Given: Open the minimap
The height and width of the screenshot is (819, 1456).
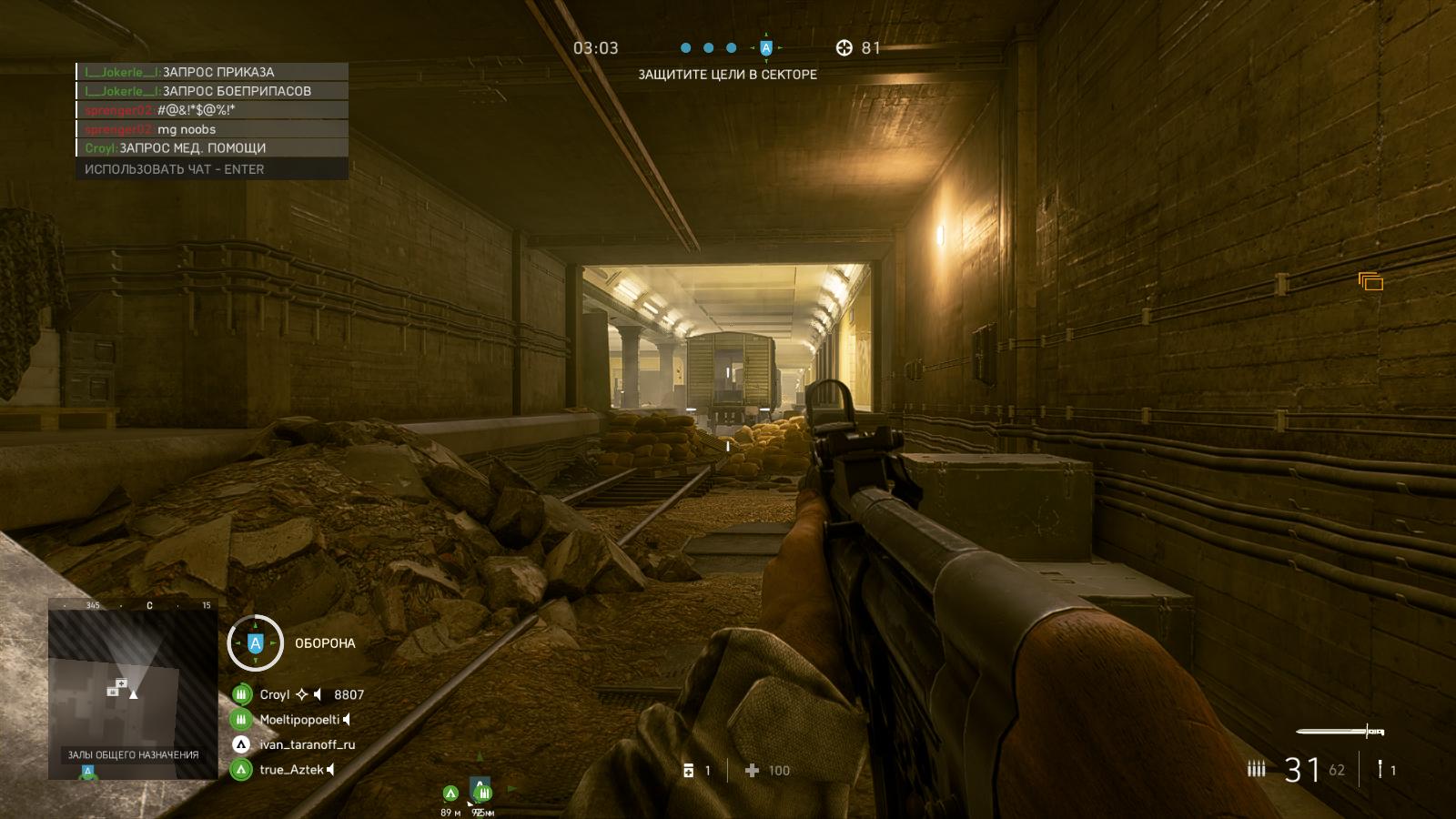Looking at the screenshot, I should point(132,693).
